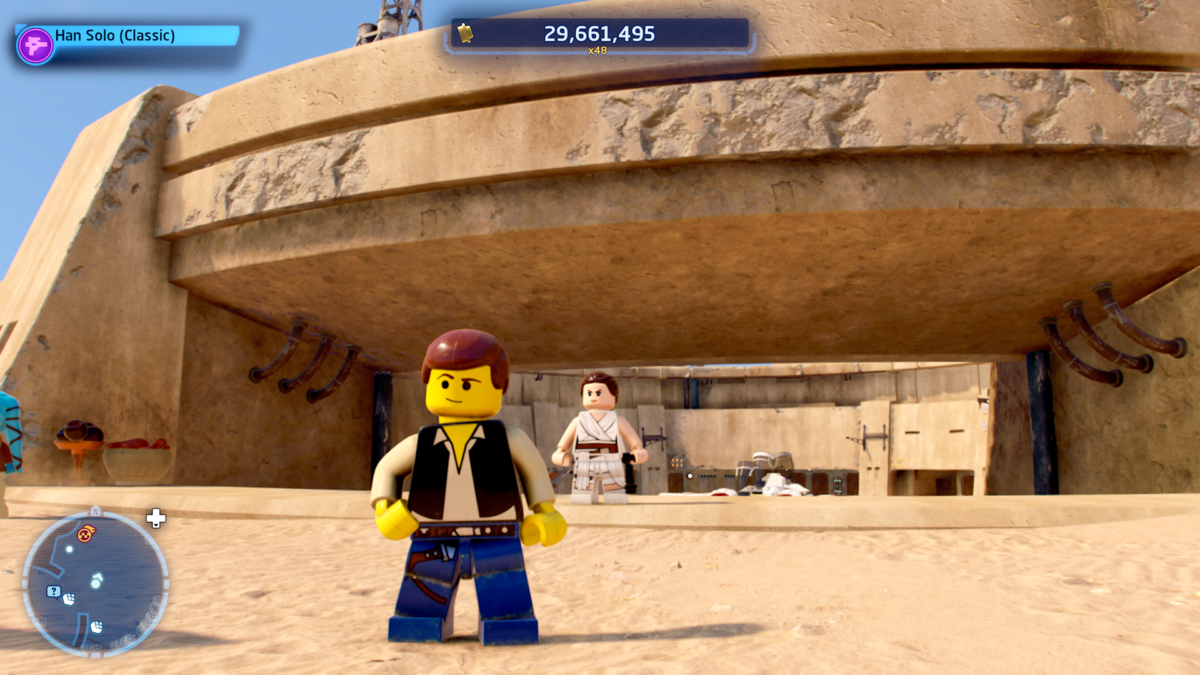Select the question-mark speech bubble minimap marker
This screenshot has height=675, width=1200.
(x=53, y=591)
